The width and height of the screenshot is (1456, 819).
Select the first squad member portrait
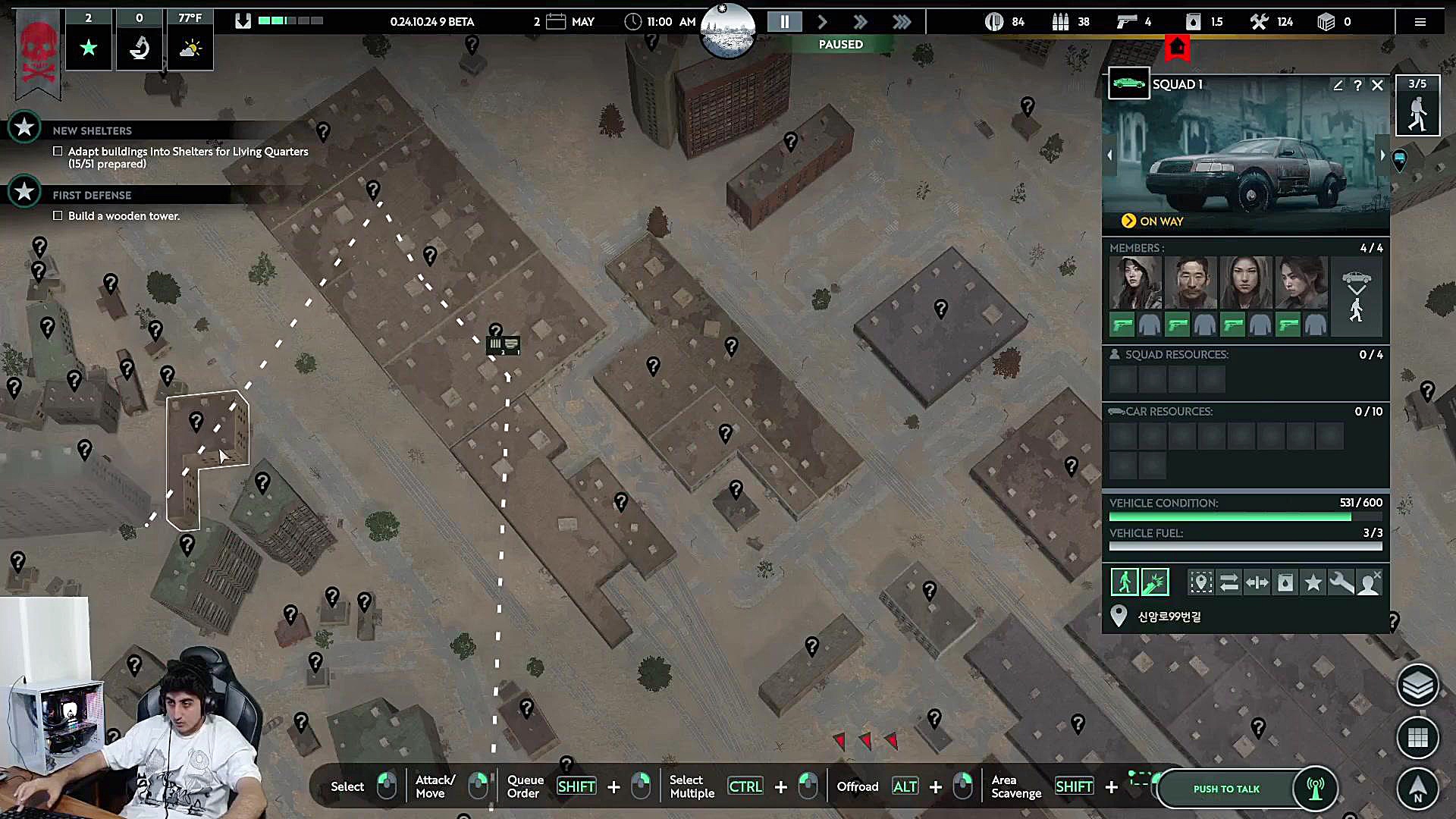coord(1135,282)
